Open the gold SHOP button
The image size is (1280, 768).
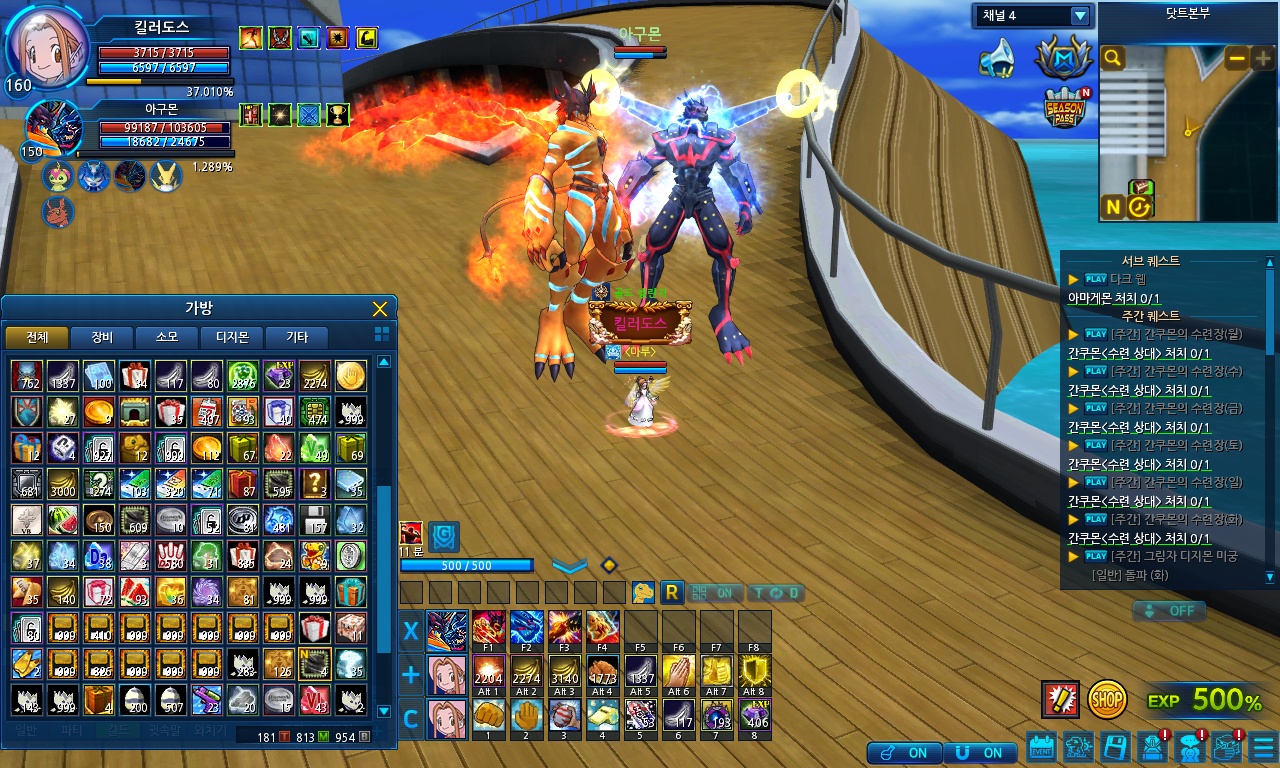(x=1107, y=700)
